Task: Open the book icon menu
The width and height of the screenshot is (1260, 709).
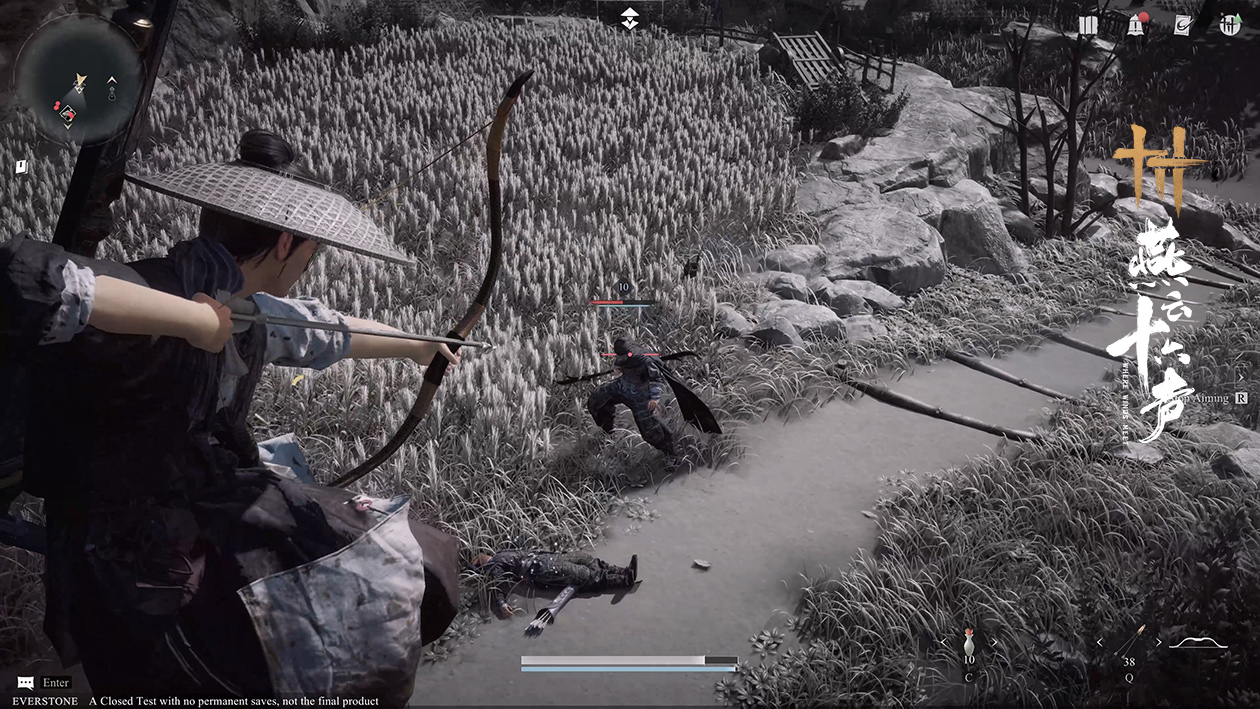Action: [1089, 25]
